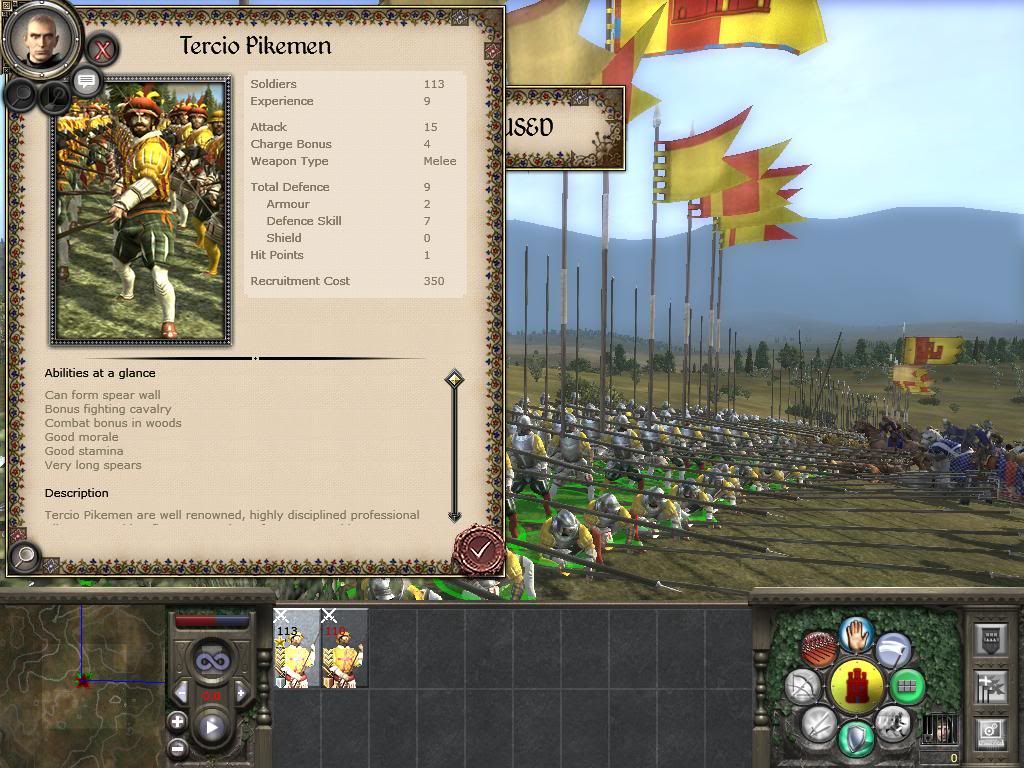Click the battlefield minimap
This screenshot has width=1024, height=768.
(x=82, y=680)
